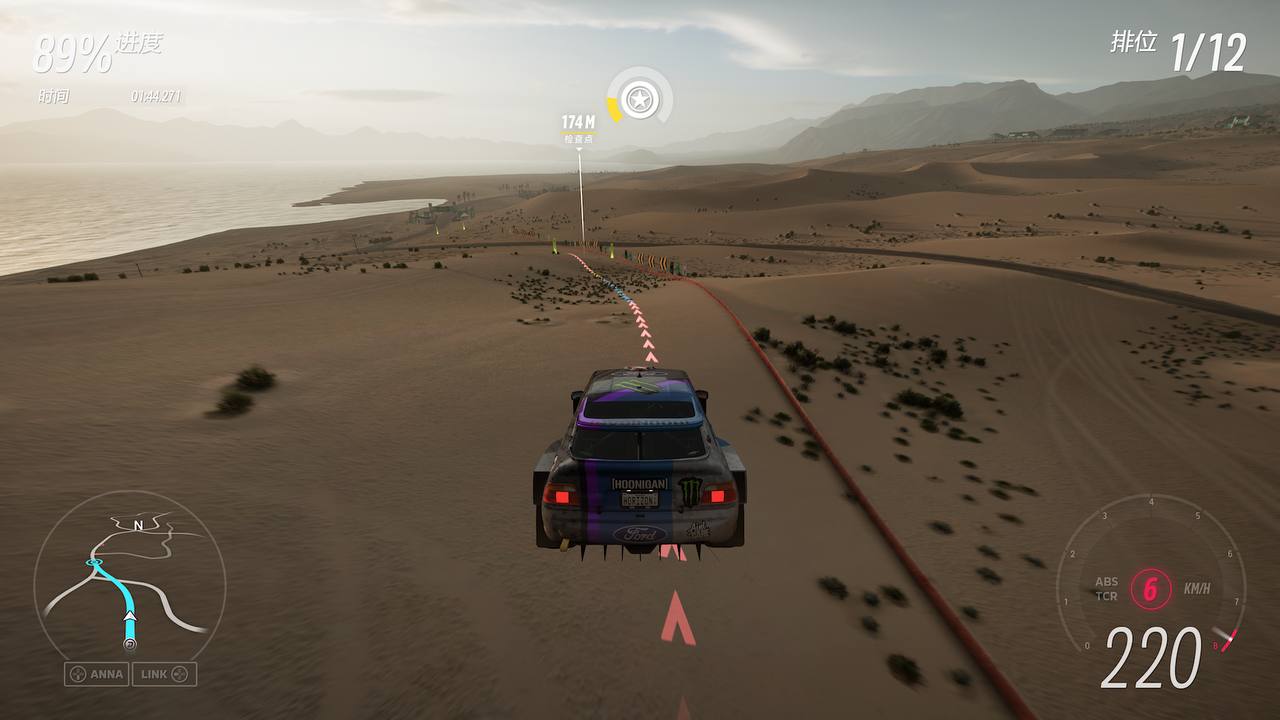Open the ANNA assistant
The height and width of the screenshot is (720, 1280).
tap(97, 674)
